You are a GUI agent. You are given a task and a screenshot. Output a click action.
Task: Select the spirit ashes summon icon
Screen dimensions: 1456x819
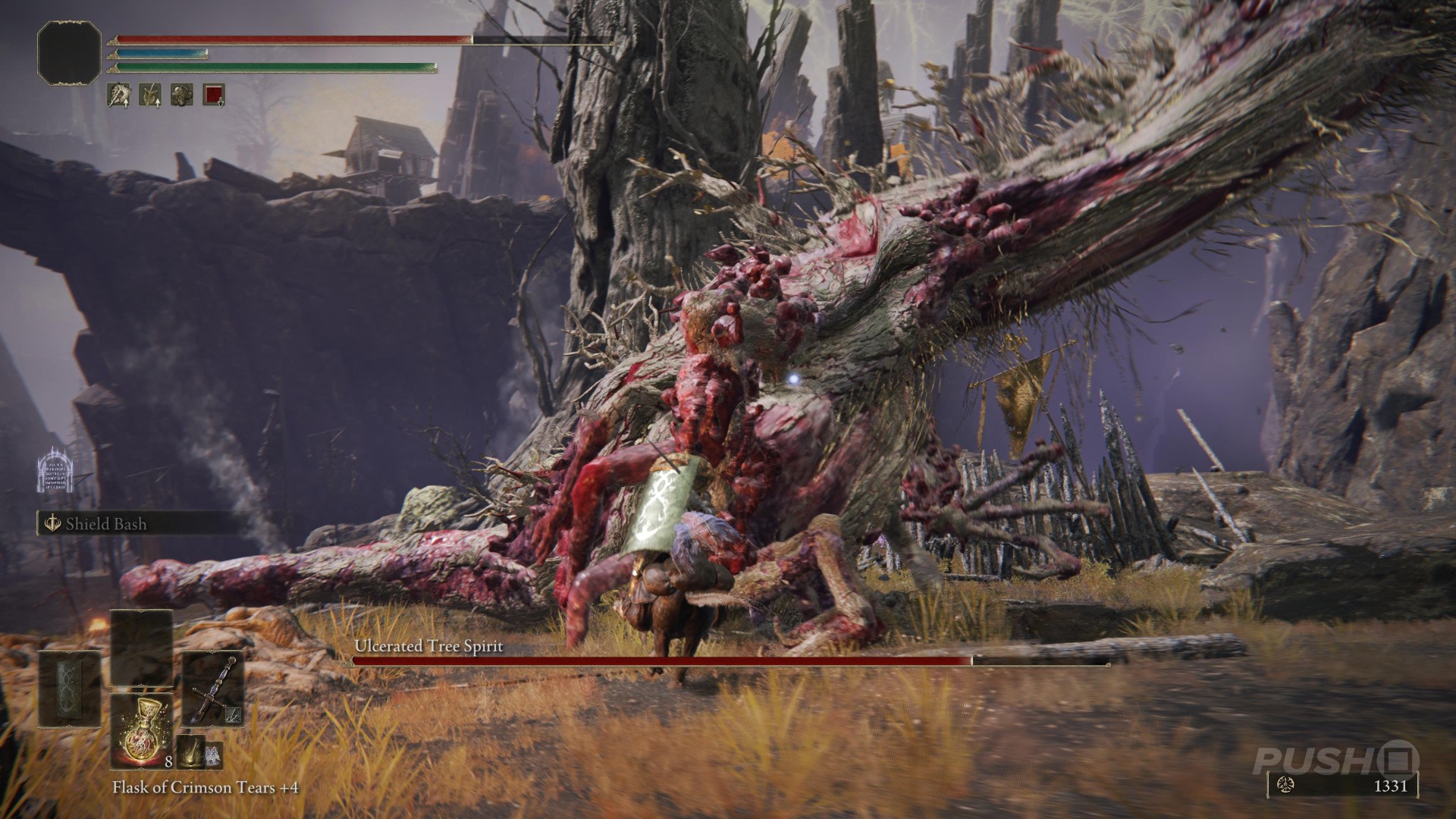[x=213, y=755]
